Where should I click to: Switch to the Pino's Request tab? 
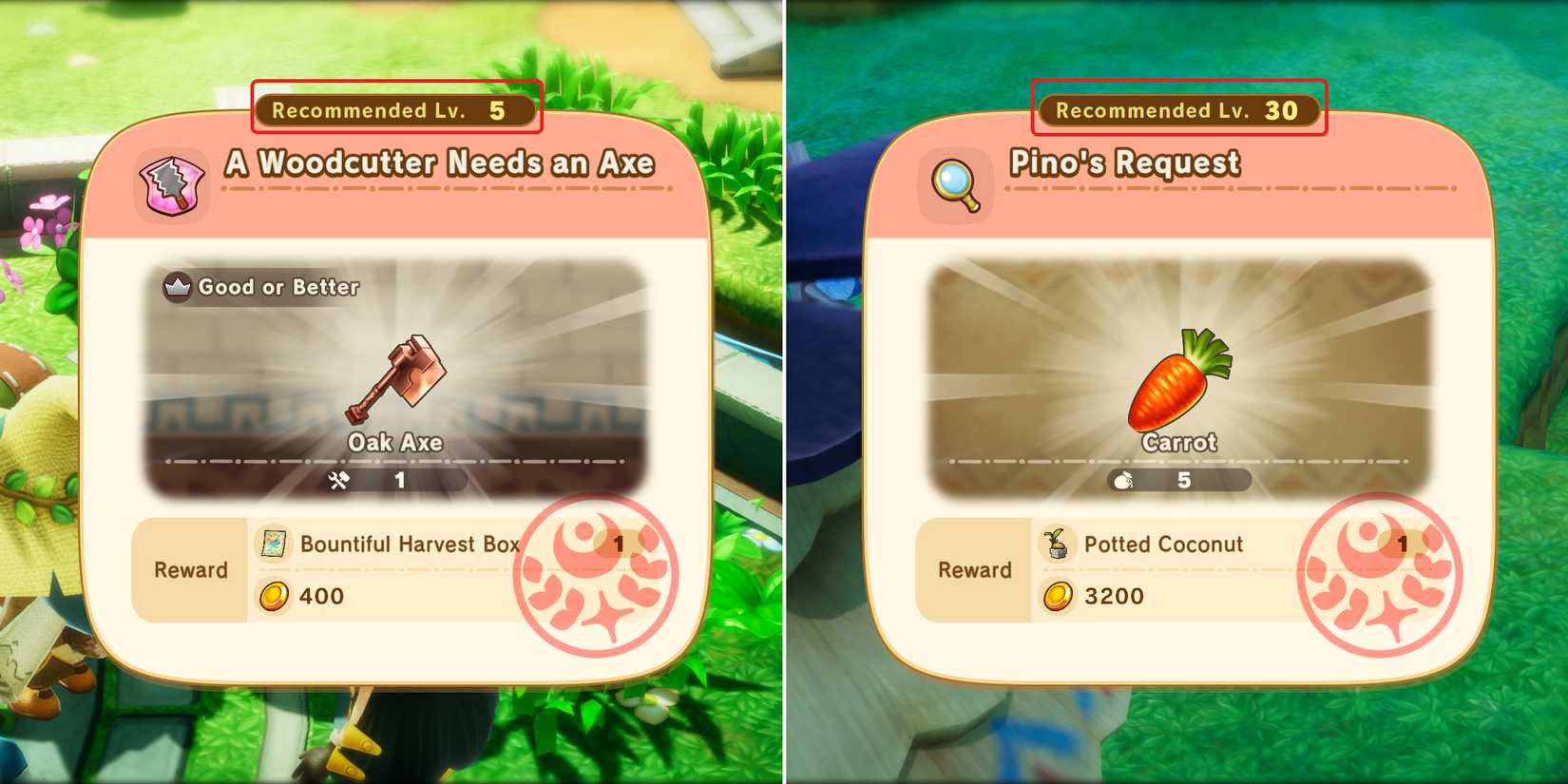point(1125,163)
